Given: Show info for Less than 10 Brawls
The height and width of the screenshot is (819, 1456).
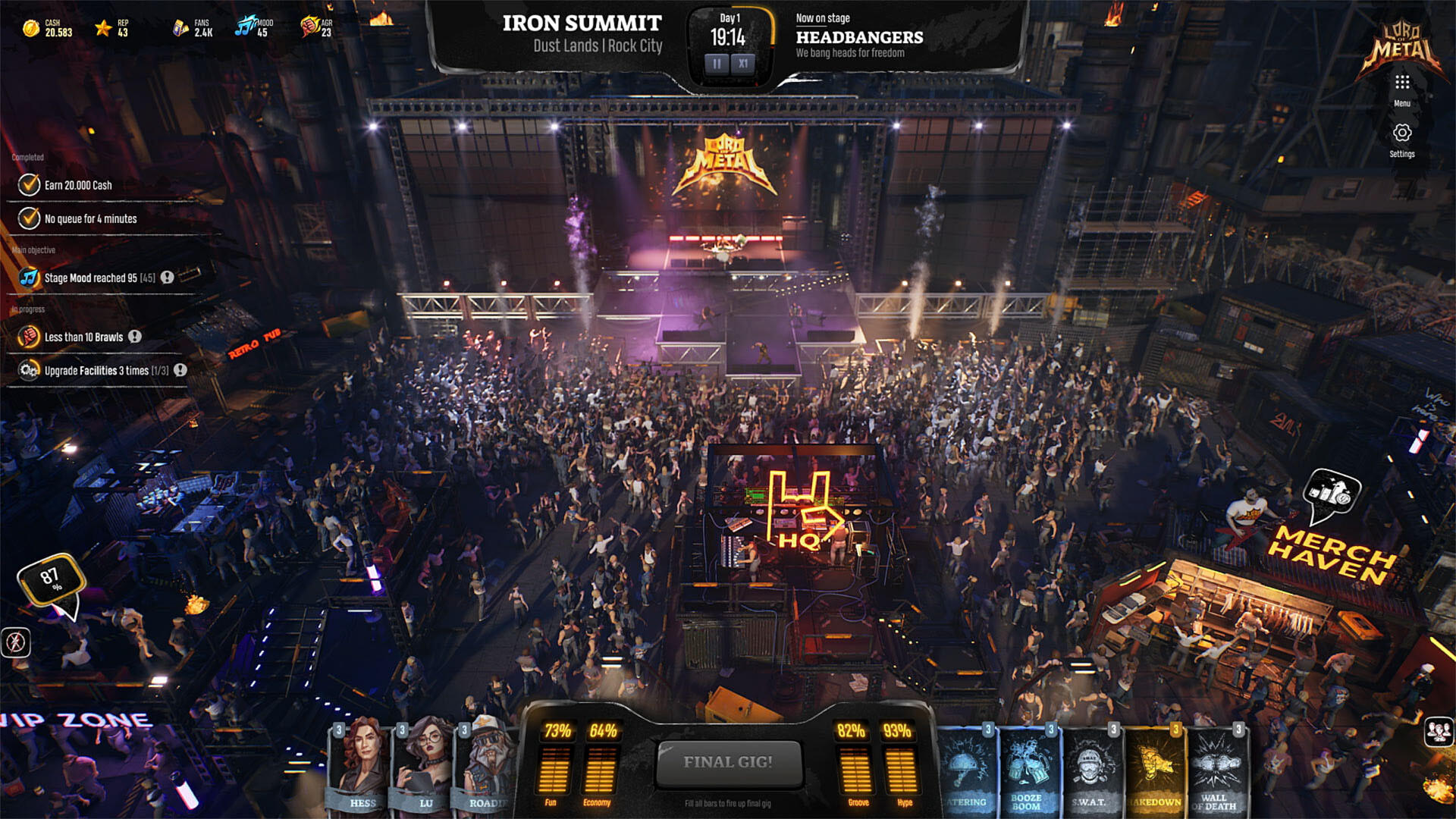Looking at the screenshot, I should click(x=135, y=337).
